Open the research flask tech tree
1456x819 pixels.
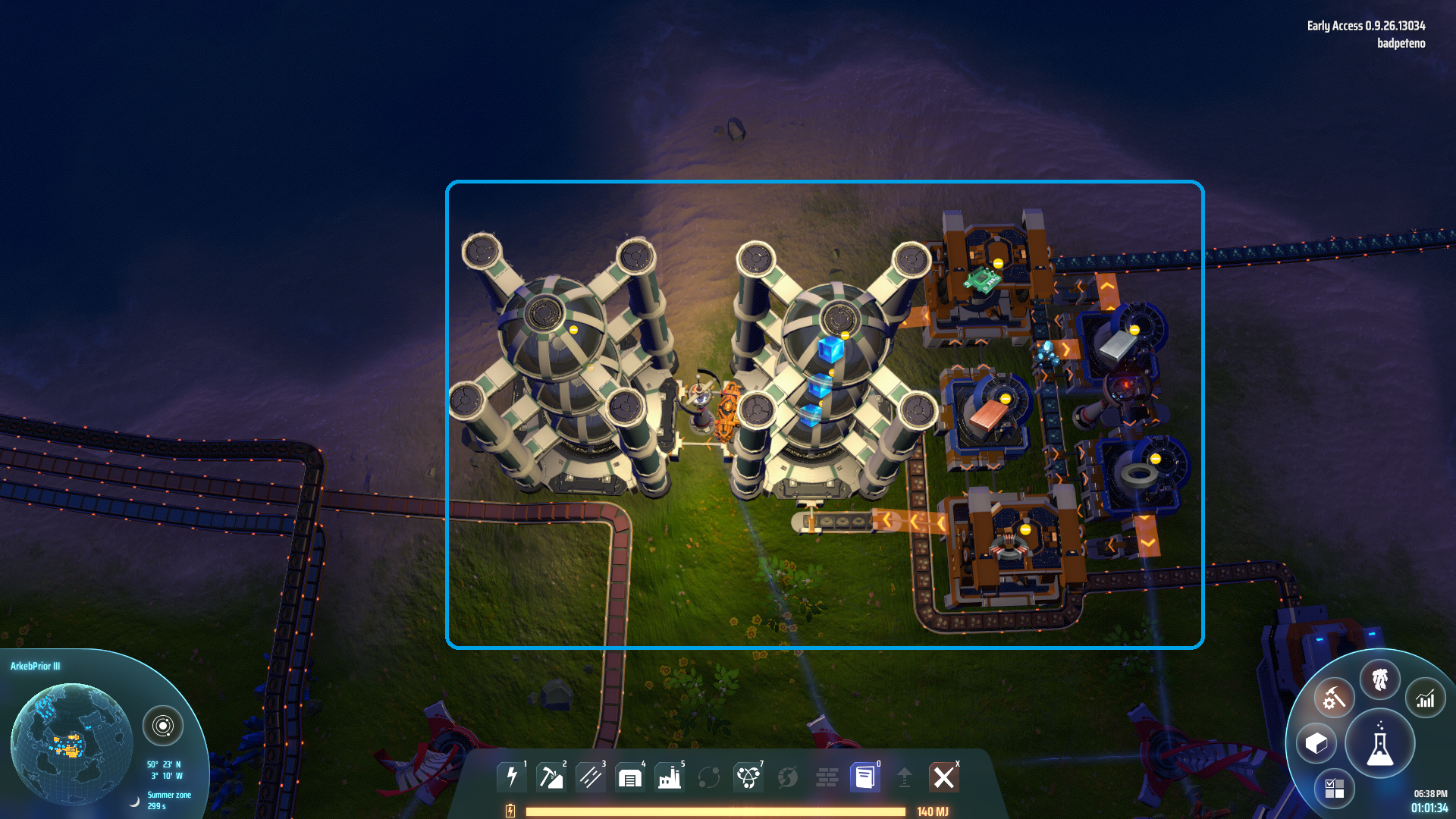(x=1380, y=745)
